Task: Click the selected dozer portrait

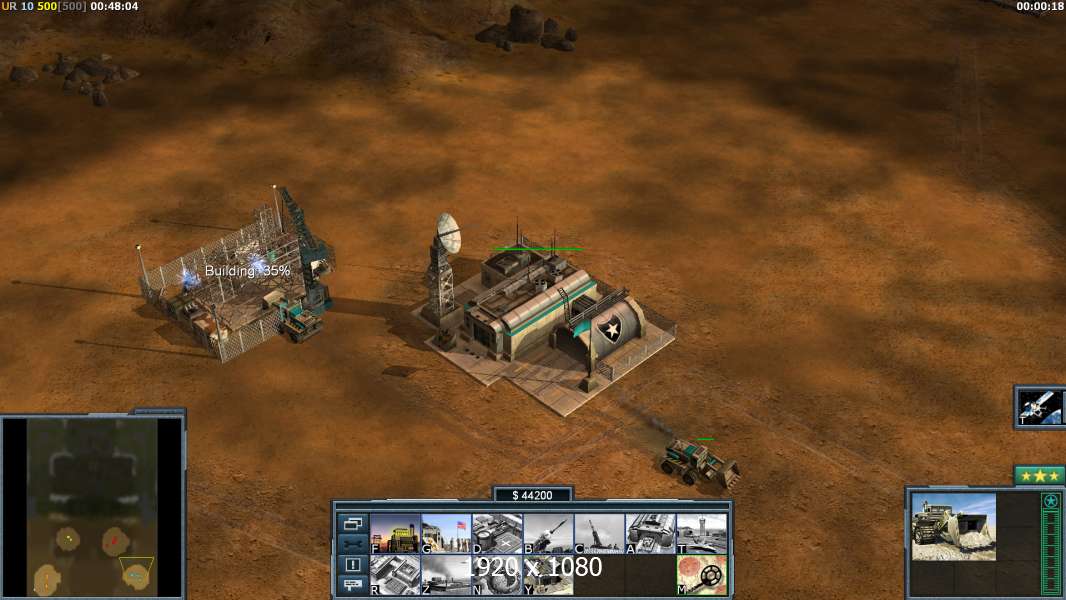Action: point(953,526)
